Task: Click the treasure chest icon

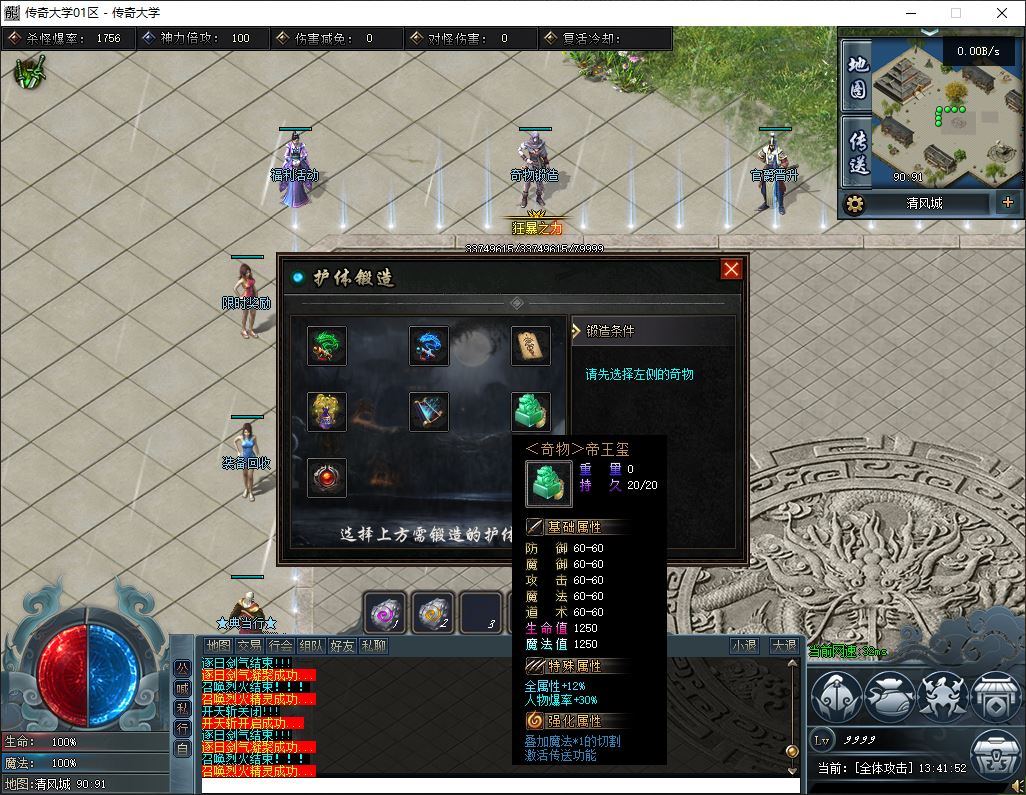Action: pyautogui.click(x=995, y=757)
